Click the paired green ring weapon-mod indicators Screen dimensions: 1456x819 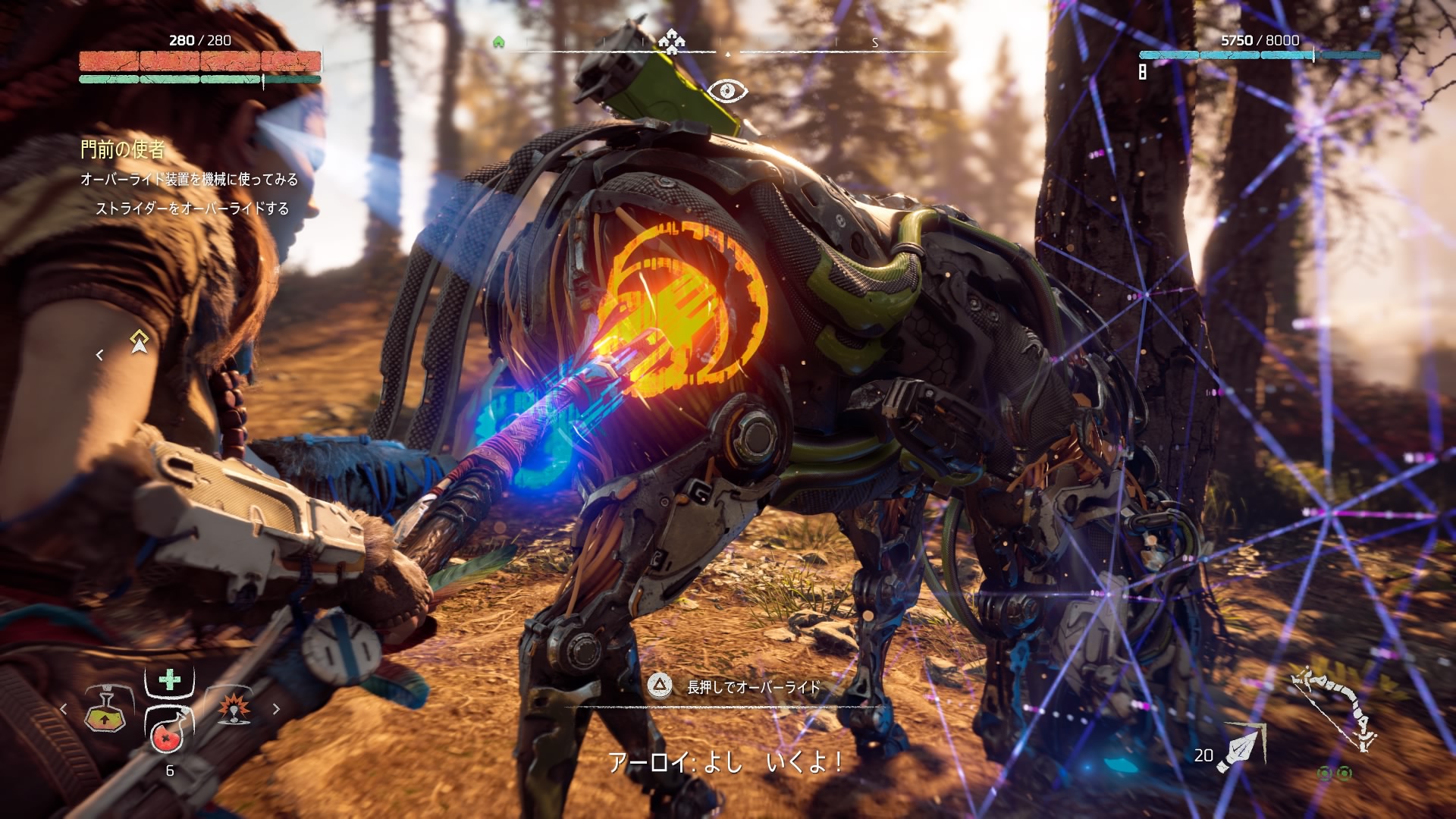(1334, 773)
